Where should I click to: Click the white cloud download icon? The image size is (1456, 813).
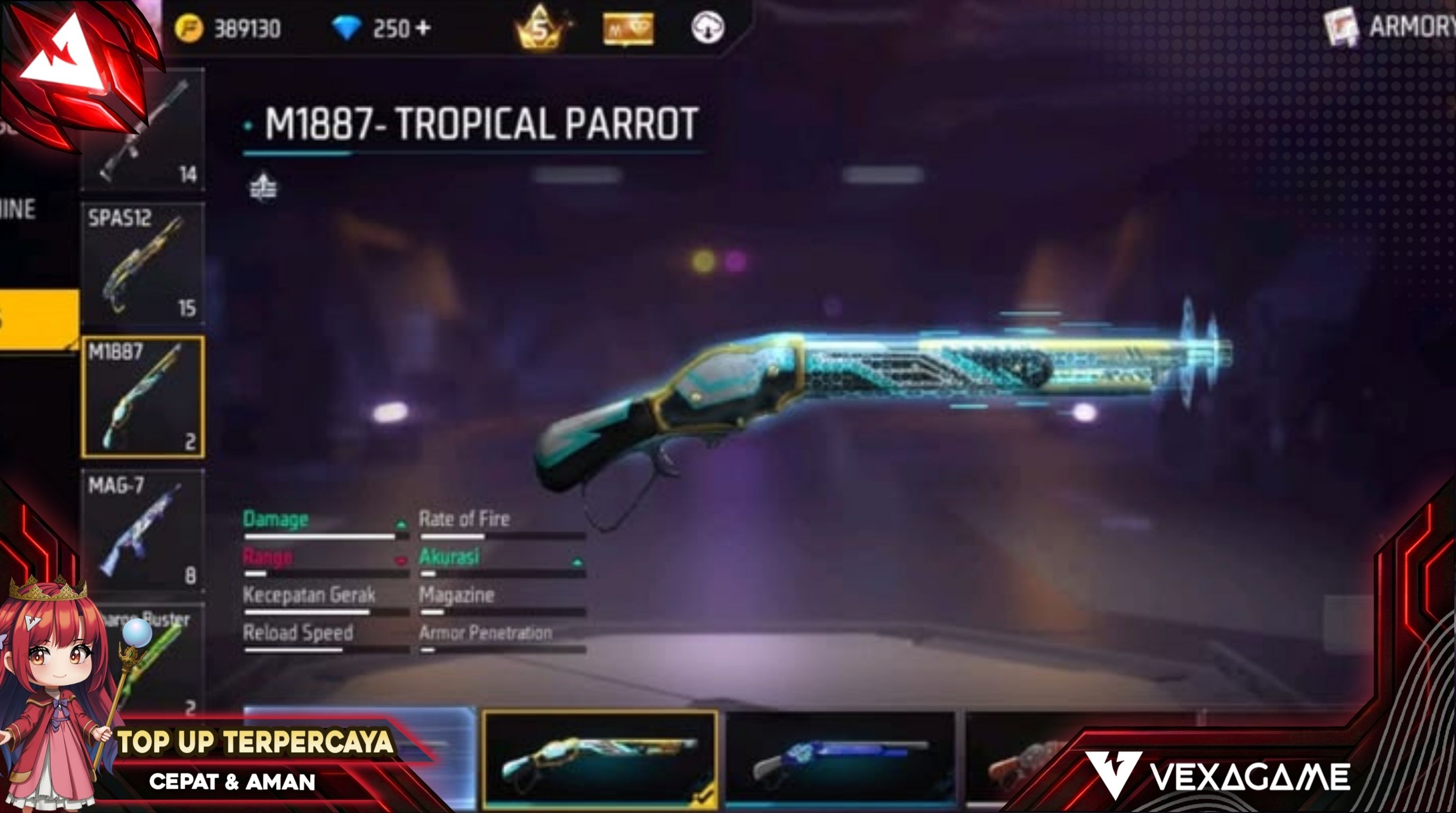(x=707, y=28)
